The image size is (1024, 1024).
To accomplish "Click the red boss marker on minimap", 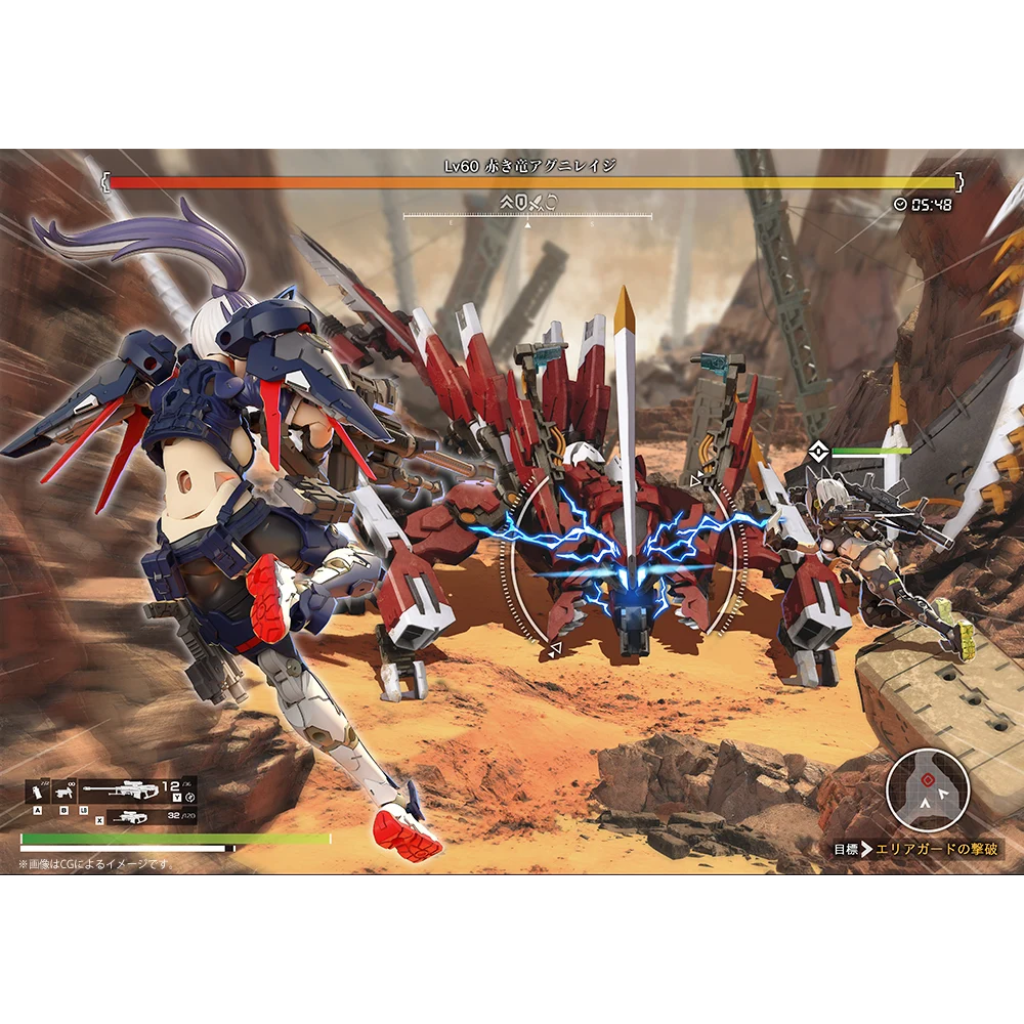I will click(x=927, y=779).
